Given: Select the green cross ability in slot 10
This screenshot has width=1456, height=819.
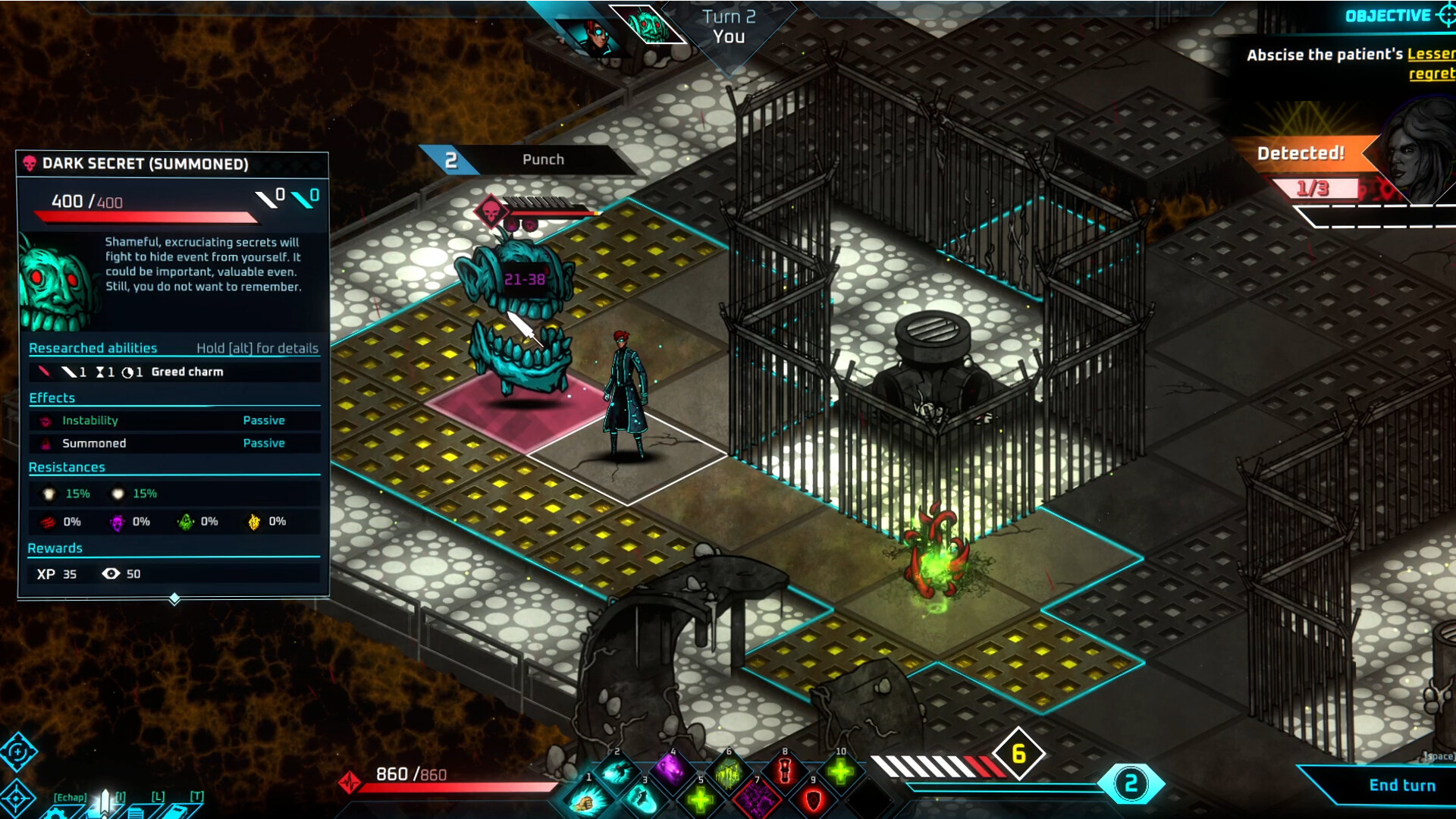Looking at the screenshot, I should [x=841, y=771].
